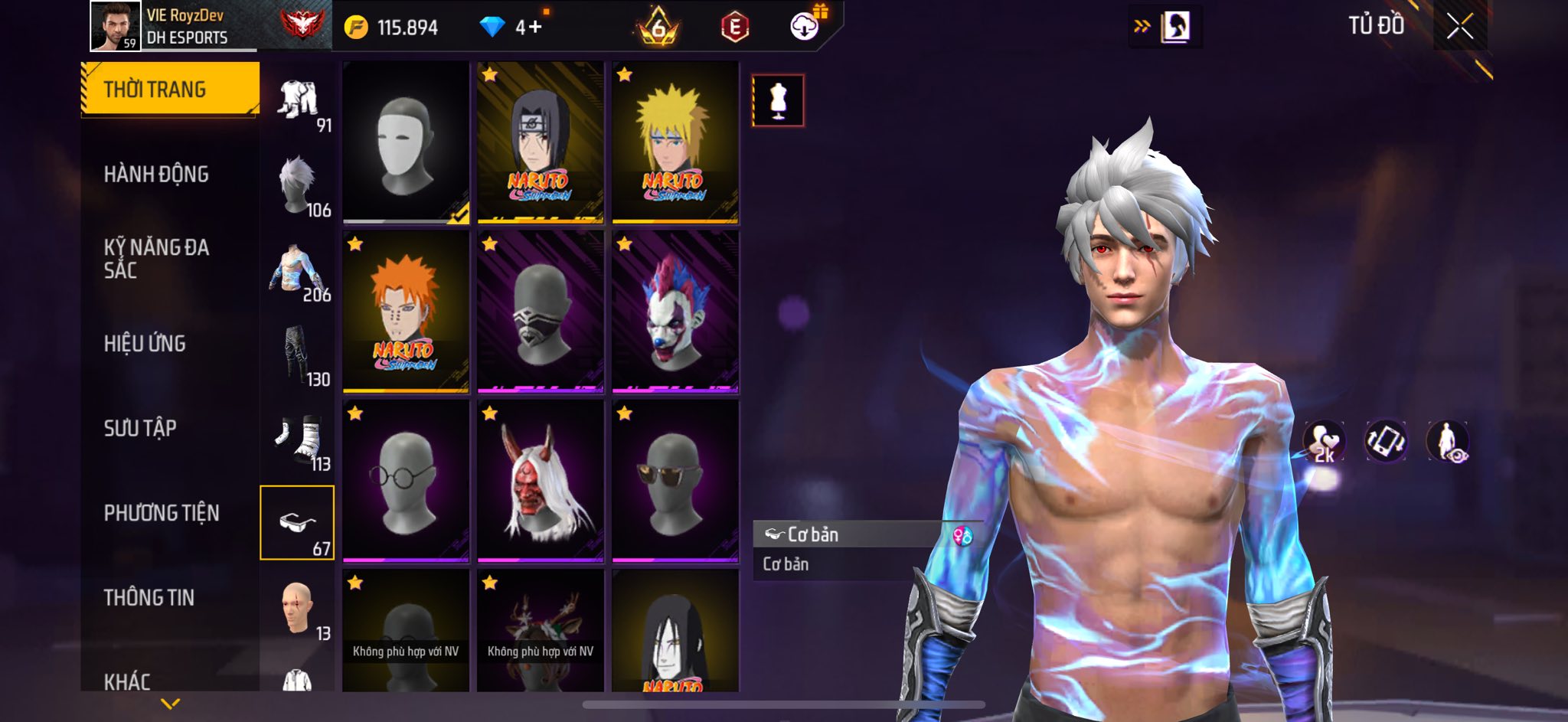Go to the SƯU TẬP tab
The height and width of the screenshot is (722, 1568).
point(140,428)
